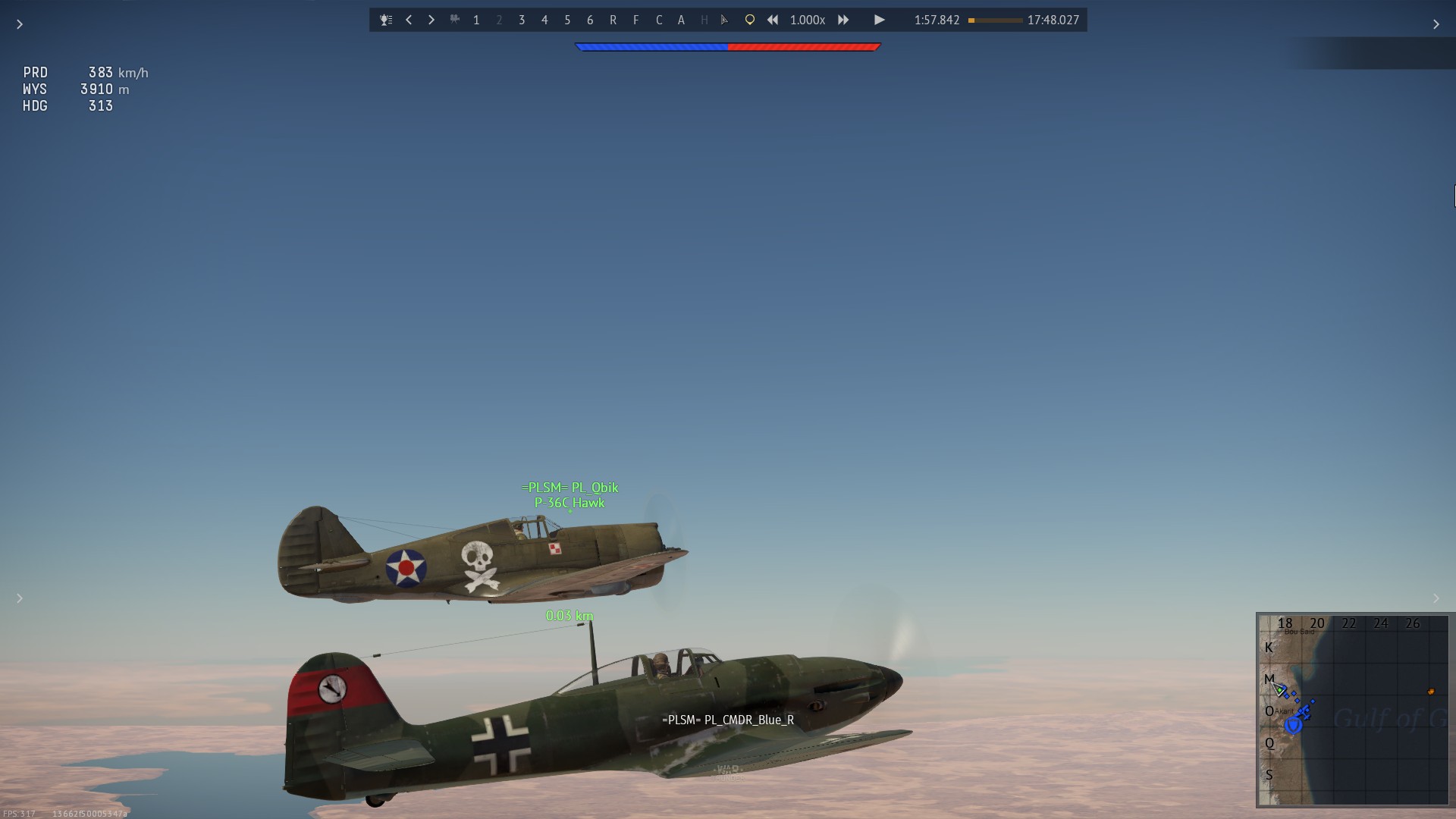The height and width of the screenshot is (819, 1456).
Task: Slow down replay with rewind arrows
Action: (x=773, y=20)
